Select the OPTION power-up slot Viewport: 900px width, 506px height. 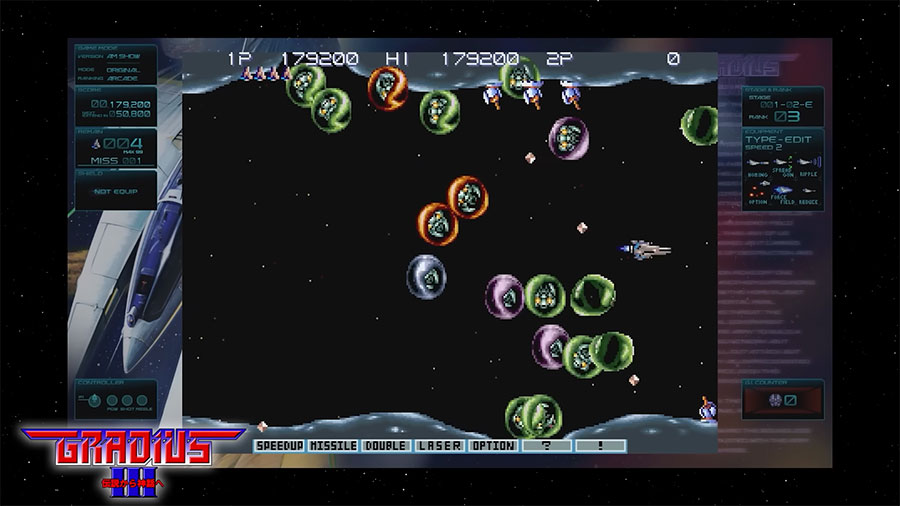coord(492,445)
